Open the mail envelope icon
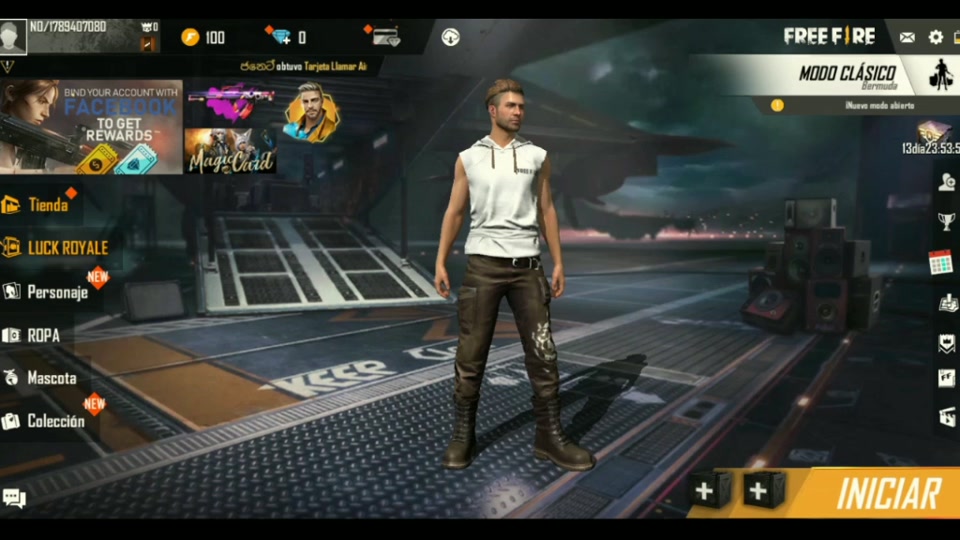This screenshot has width=960, height=540. click(907, 37)
